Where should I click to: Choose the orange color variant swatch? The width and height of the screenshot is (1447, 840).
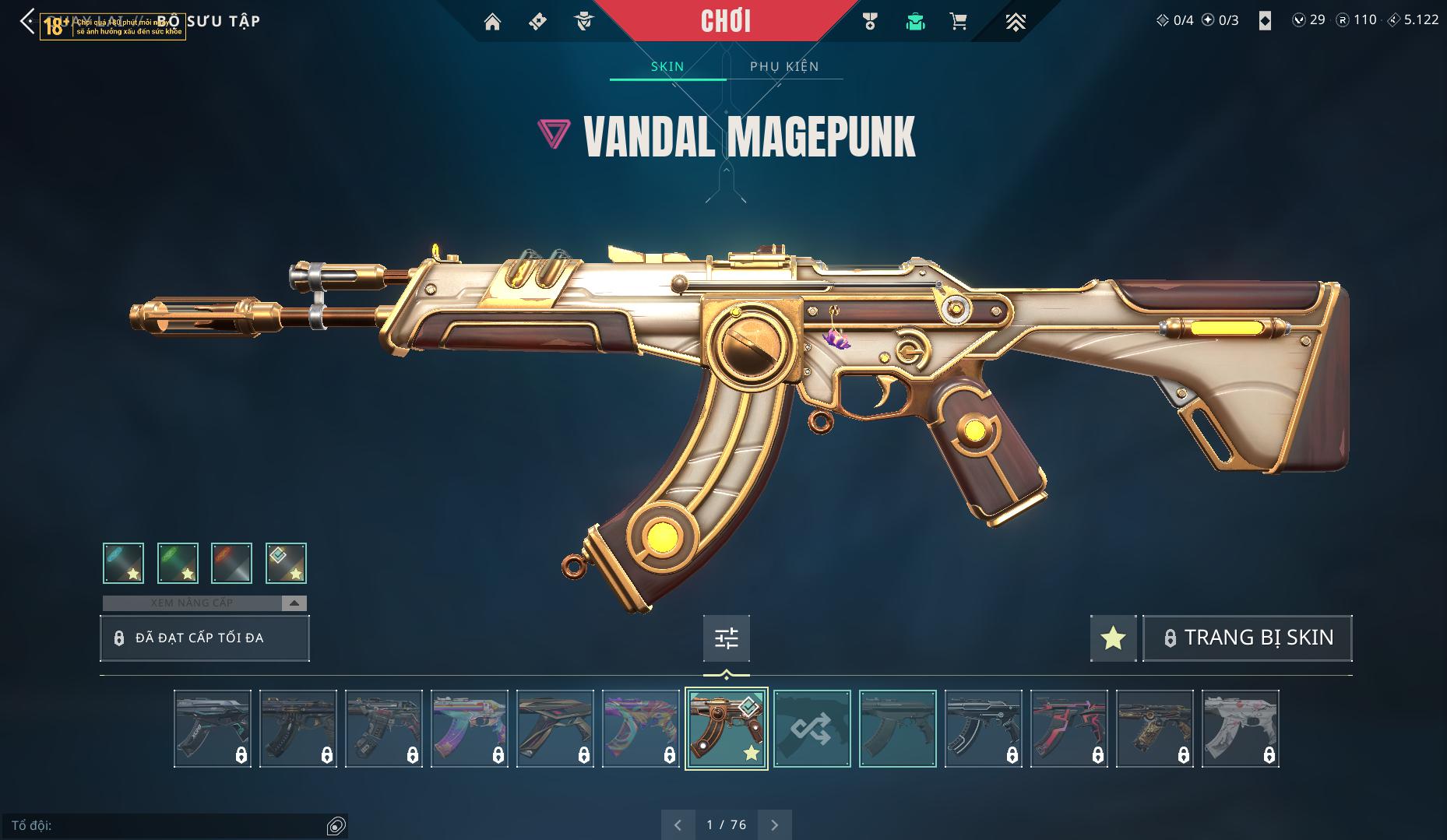pyautogui.click(x=231, y=563)
